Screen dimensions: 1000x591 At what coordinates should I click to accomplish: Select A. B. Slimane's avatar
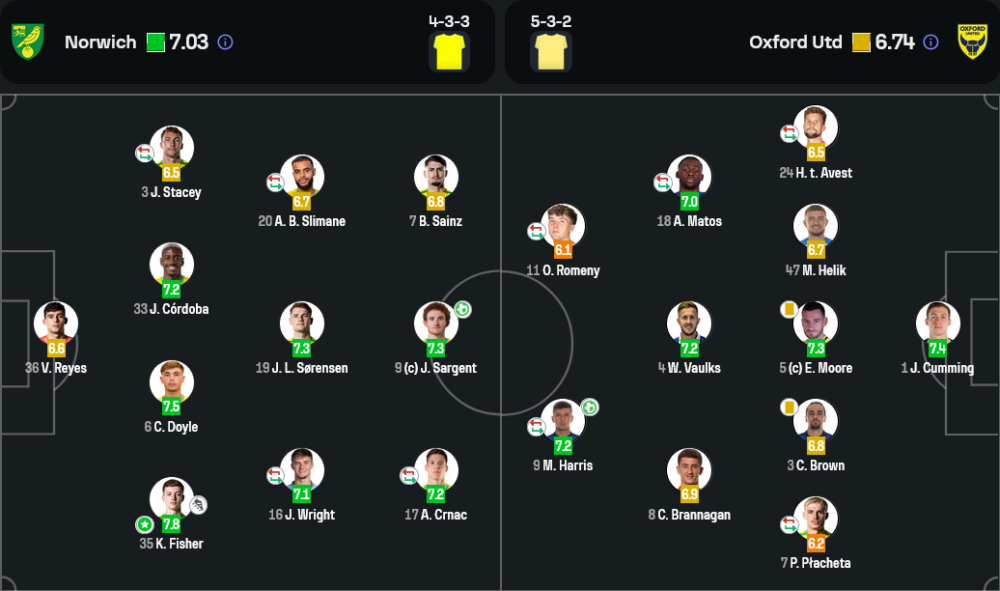(302, 177)
